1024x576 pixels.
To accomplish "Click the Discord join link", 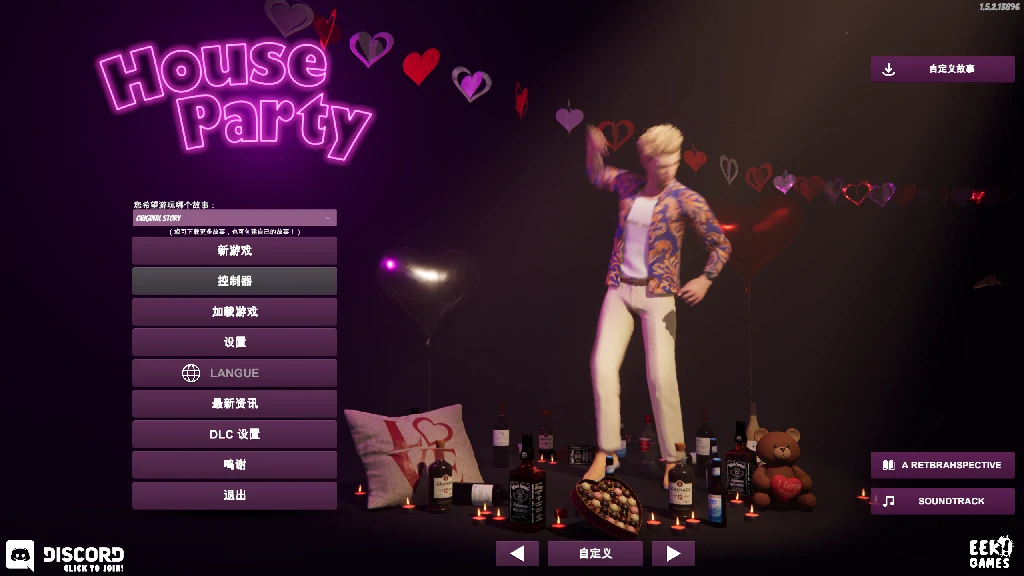I will point(65,557).
